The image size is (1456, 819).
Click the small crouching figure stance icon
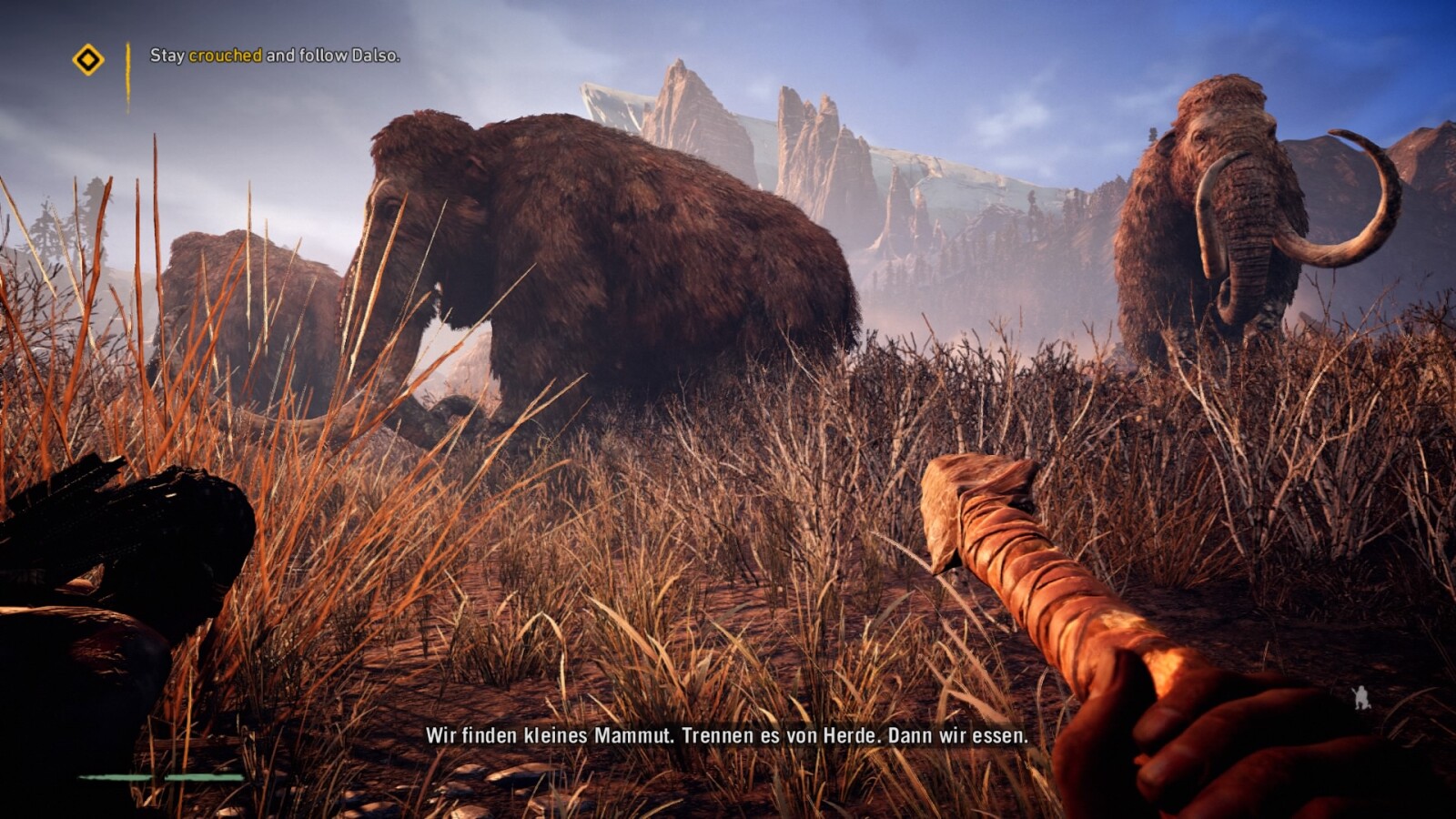(1361, 698)
